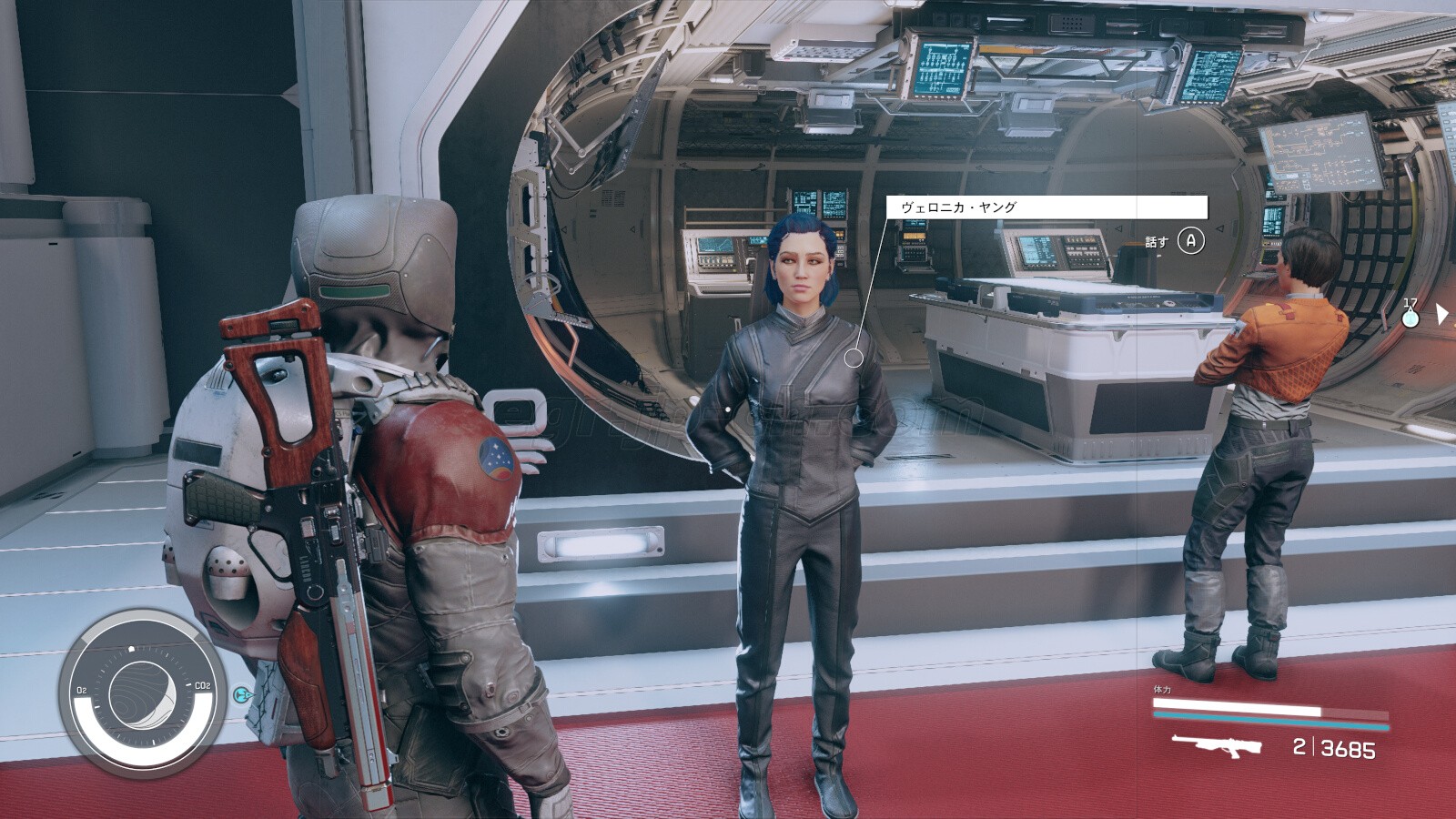The height and width of the screenshot is (819, 1456).
Task: Click the circular O2/CO2 compass gauge
Action: pyautogui.click(x=140, y=695)
